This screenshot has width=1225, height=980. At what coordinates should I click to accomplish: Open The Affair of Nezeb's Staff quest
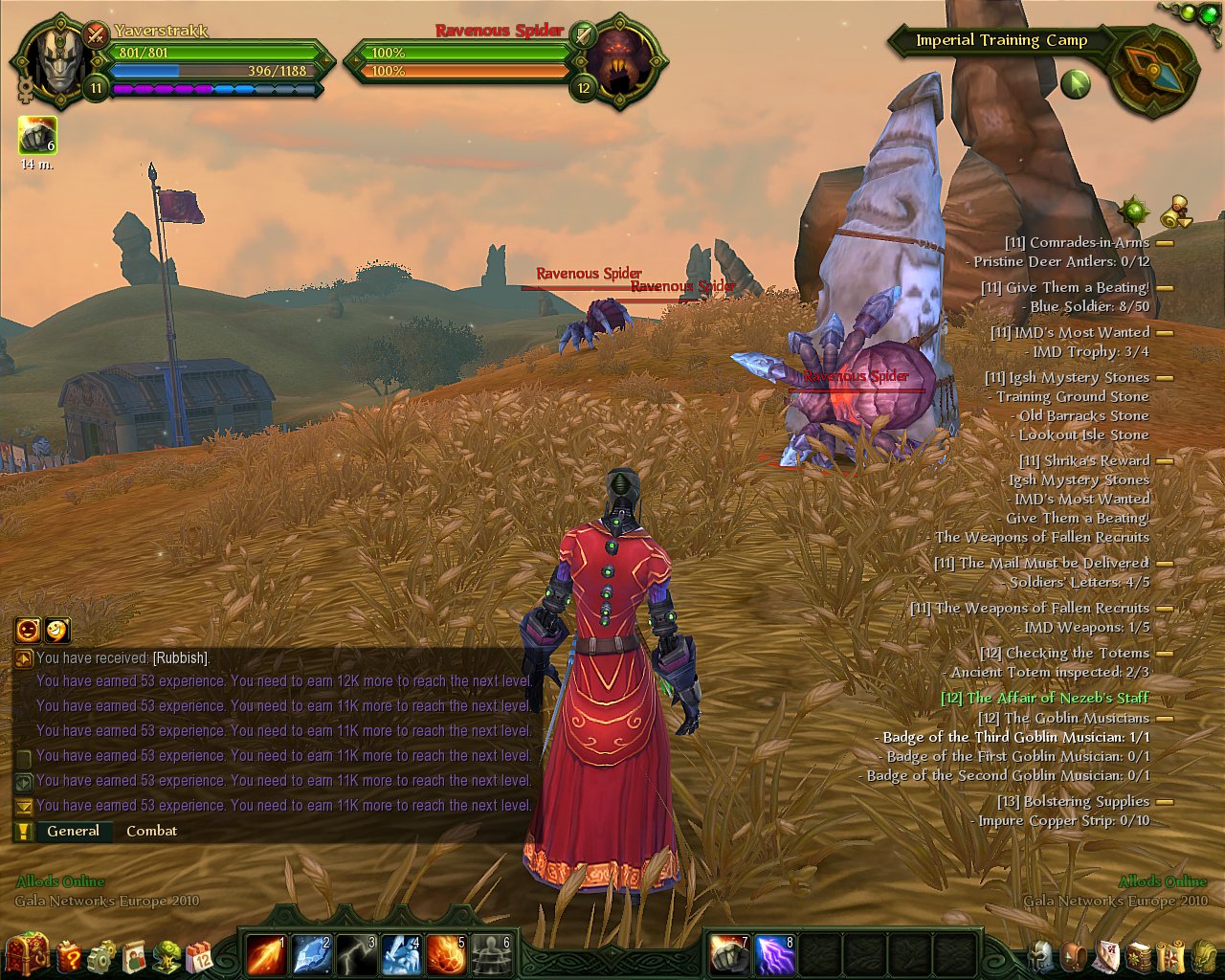click(1044, 698)
